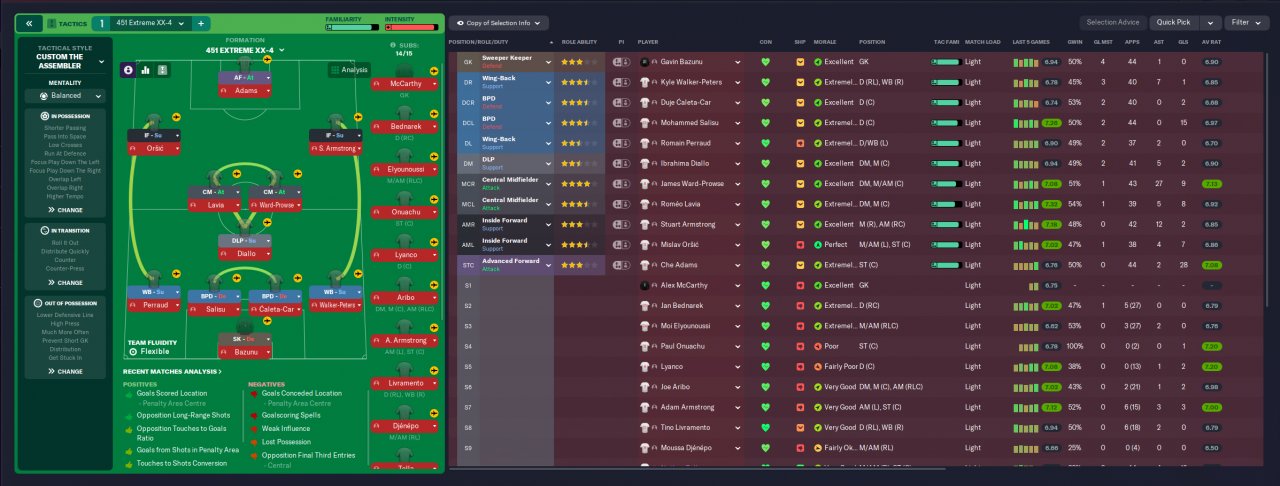1280x486 pixels.
Task: Add a new tactic with the plus button
Action: click(200, 23)
